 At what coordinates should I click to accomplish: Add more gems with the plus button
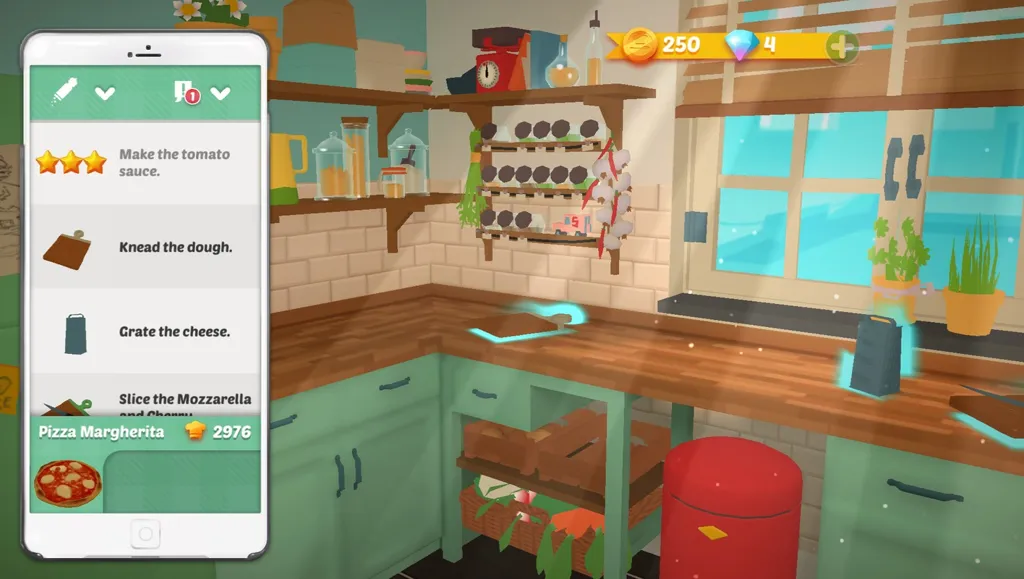(x=841, y=45)
